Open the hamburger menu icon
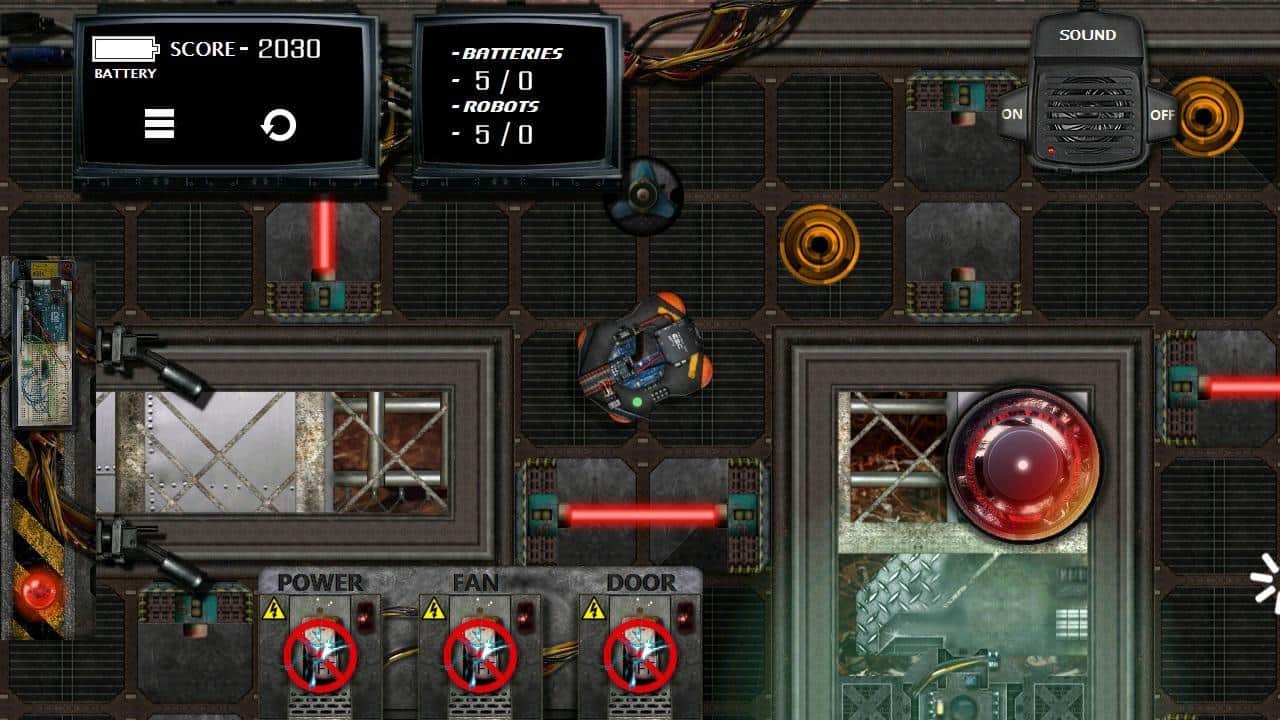 [159, 124]
